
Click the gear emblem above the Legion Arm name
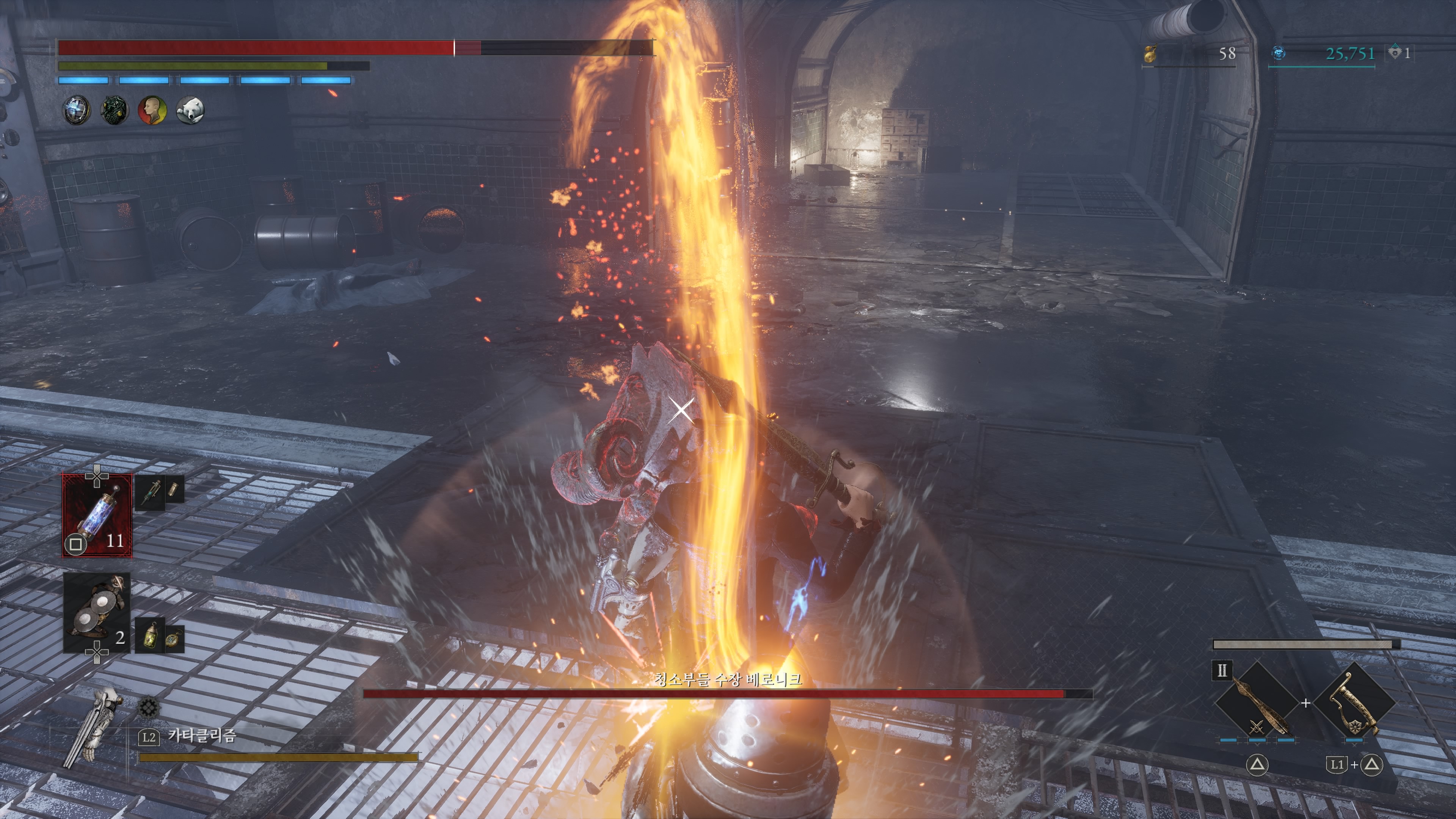tap(149, 708)
